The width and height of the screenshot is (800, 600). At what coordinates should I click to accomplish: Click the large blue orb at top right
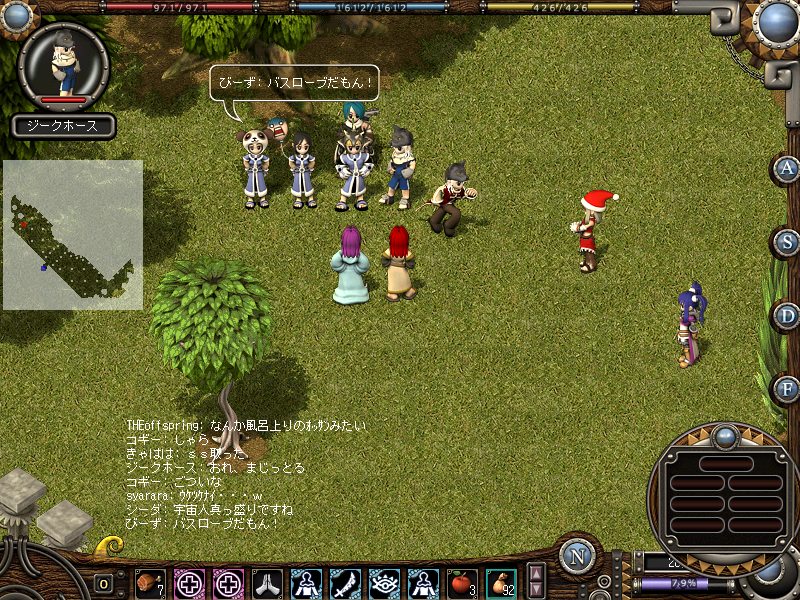776,22
